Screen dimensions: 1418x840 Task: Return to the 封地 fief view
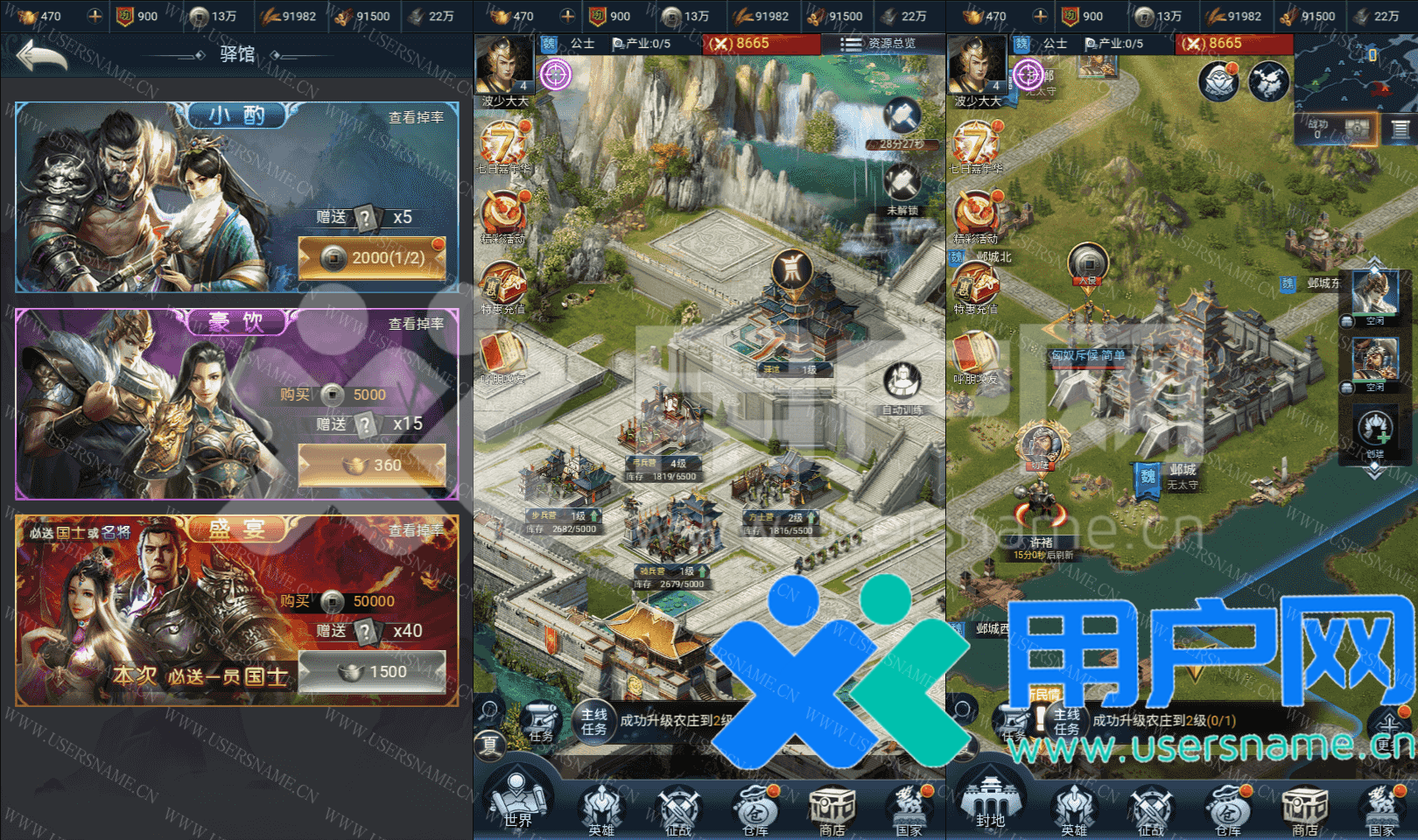point(990,801)
